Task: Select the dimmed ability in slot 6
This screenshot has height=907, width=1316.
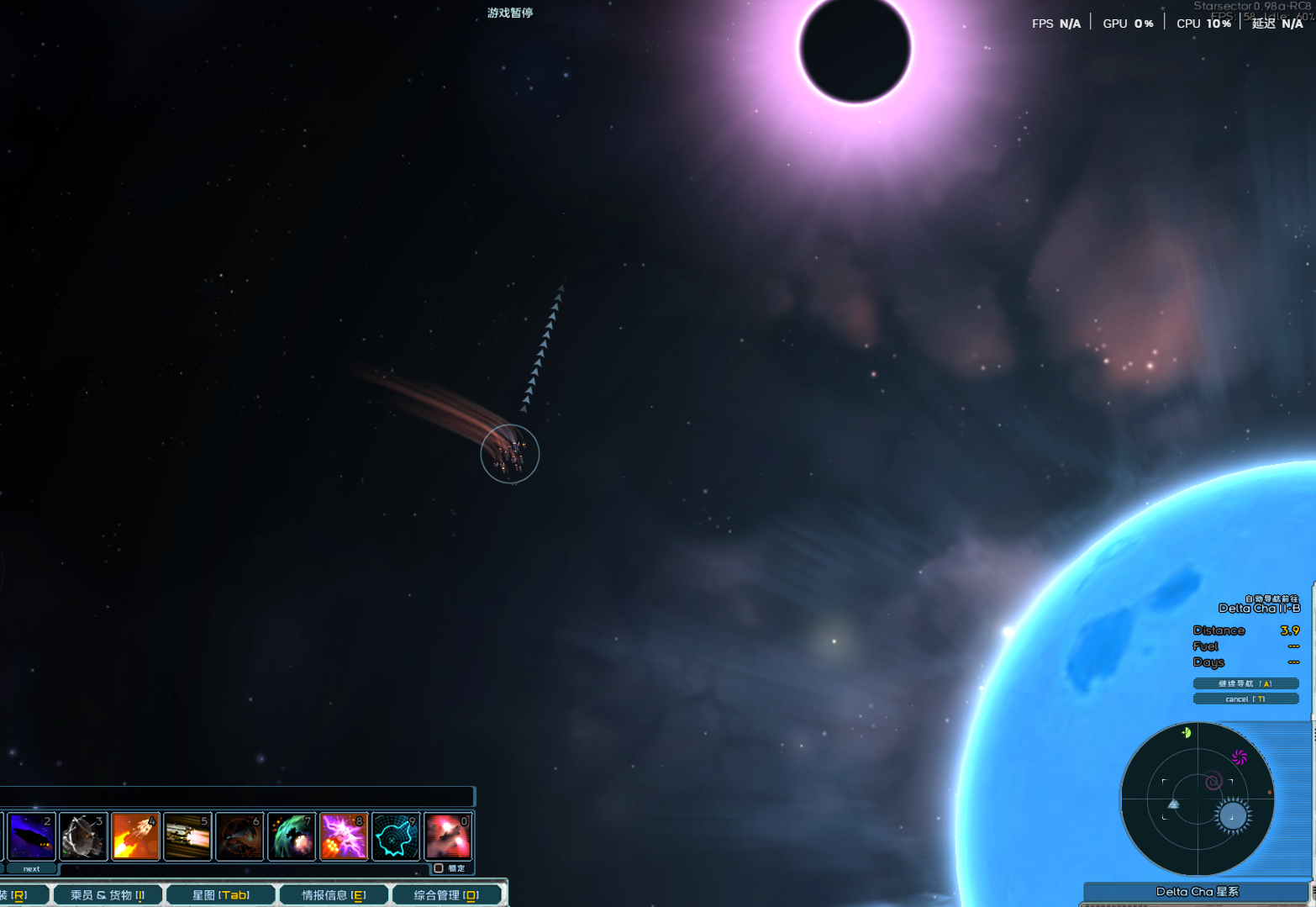Action: 240,836
